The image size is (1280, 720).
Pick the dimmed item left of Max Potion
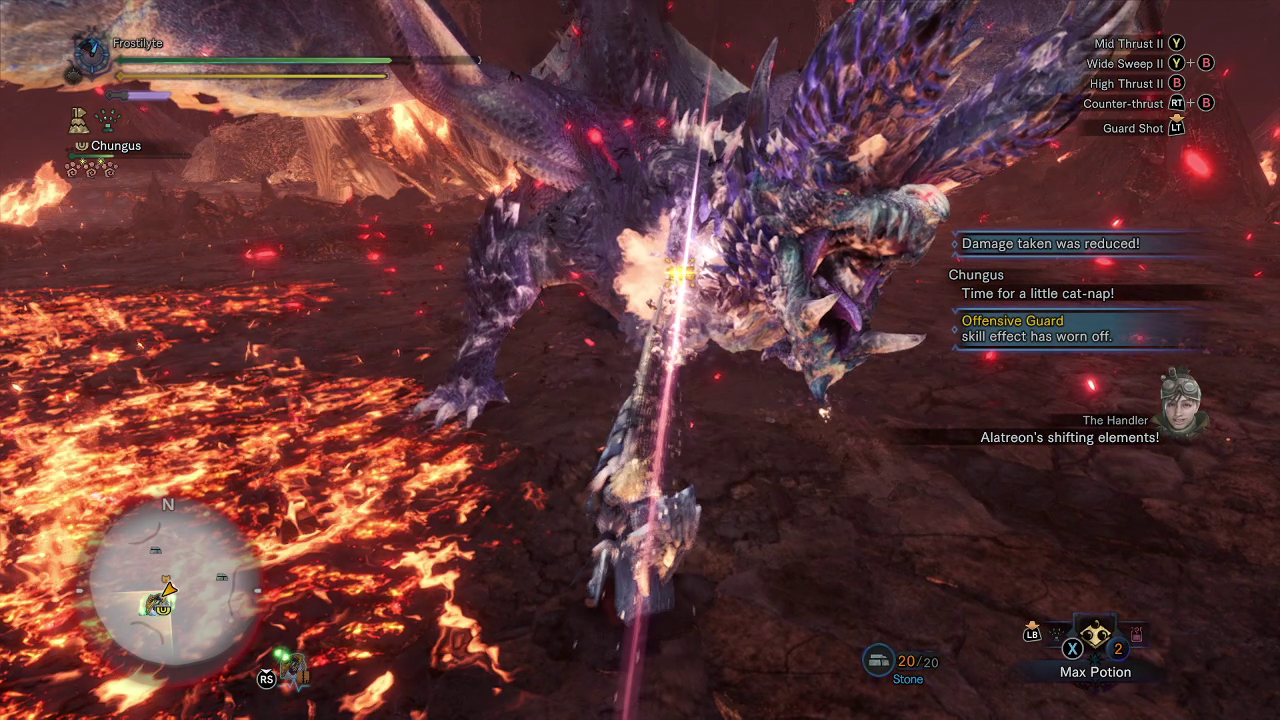[x=1055, y=633]
